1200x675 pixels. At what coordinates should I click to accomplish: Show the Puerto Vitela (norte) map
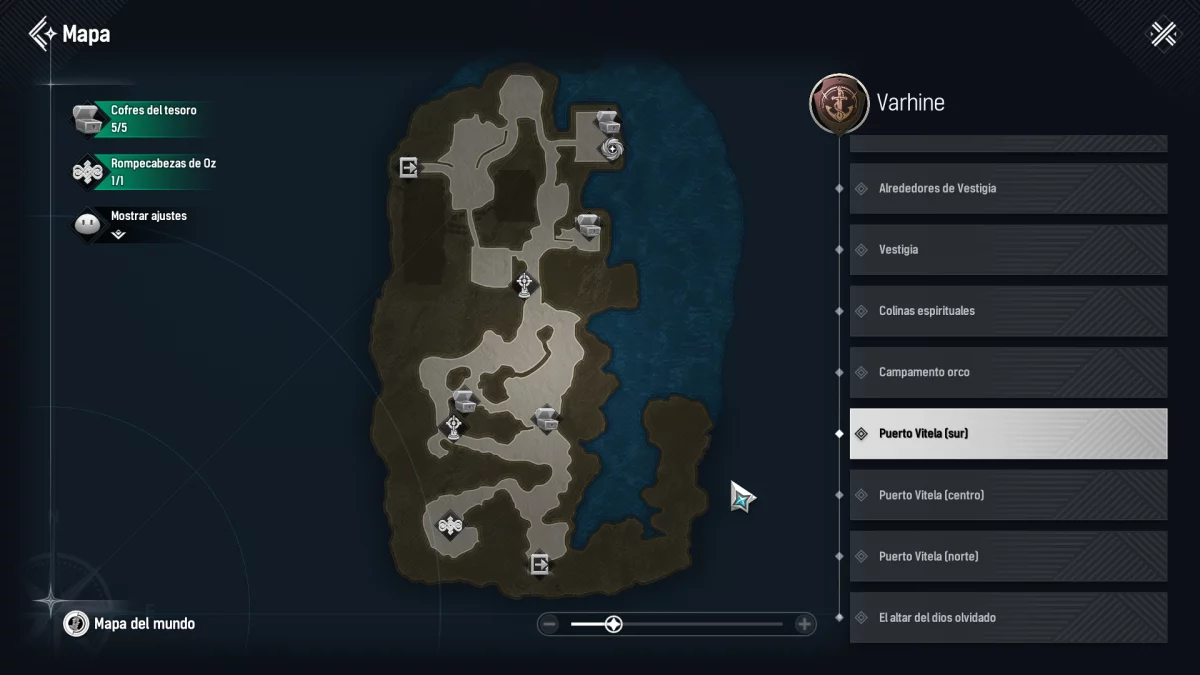click(1008, 556)
